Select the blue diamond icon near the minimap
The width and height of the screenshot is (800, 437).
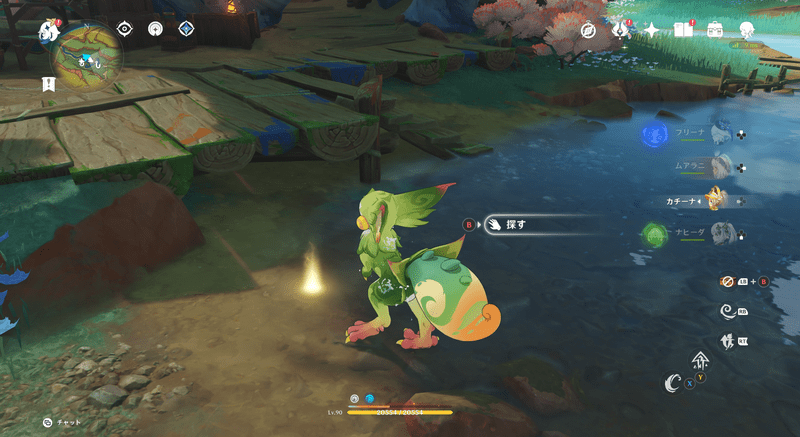pyautogui.click(x=185, y=29)
